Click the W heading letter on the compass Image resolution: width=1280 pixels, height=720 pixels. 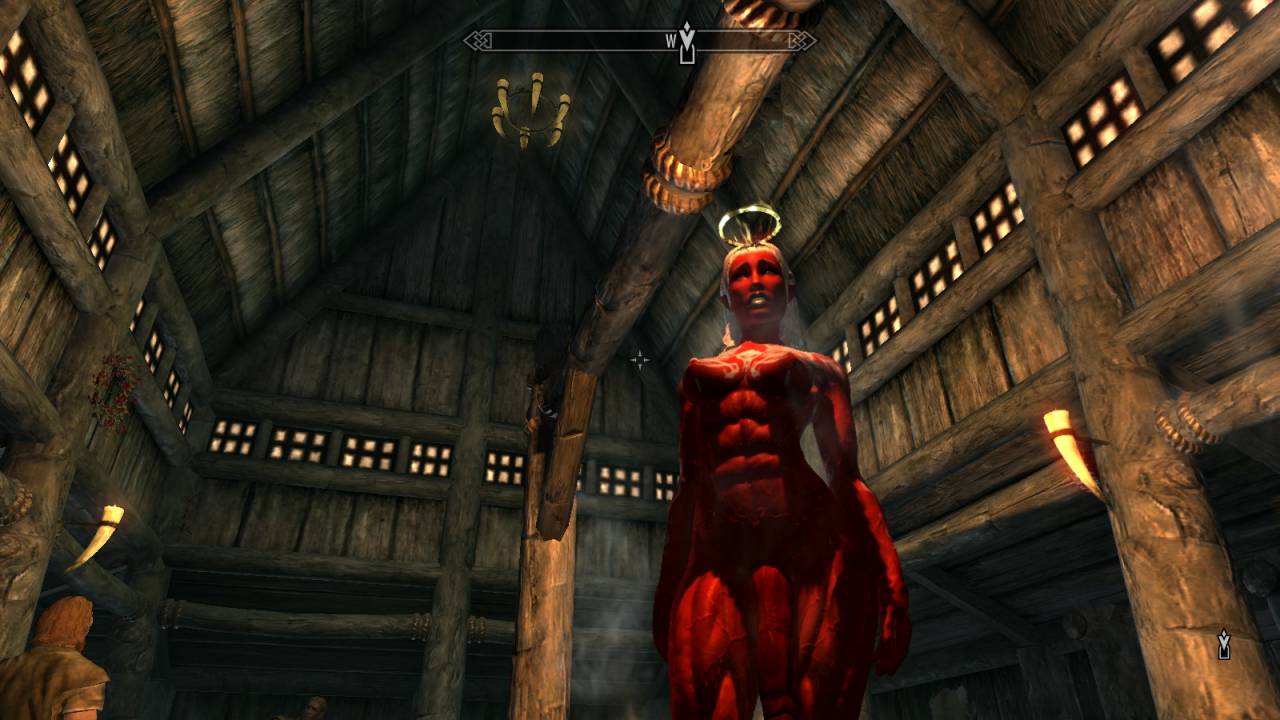(671, 42)
